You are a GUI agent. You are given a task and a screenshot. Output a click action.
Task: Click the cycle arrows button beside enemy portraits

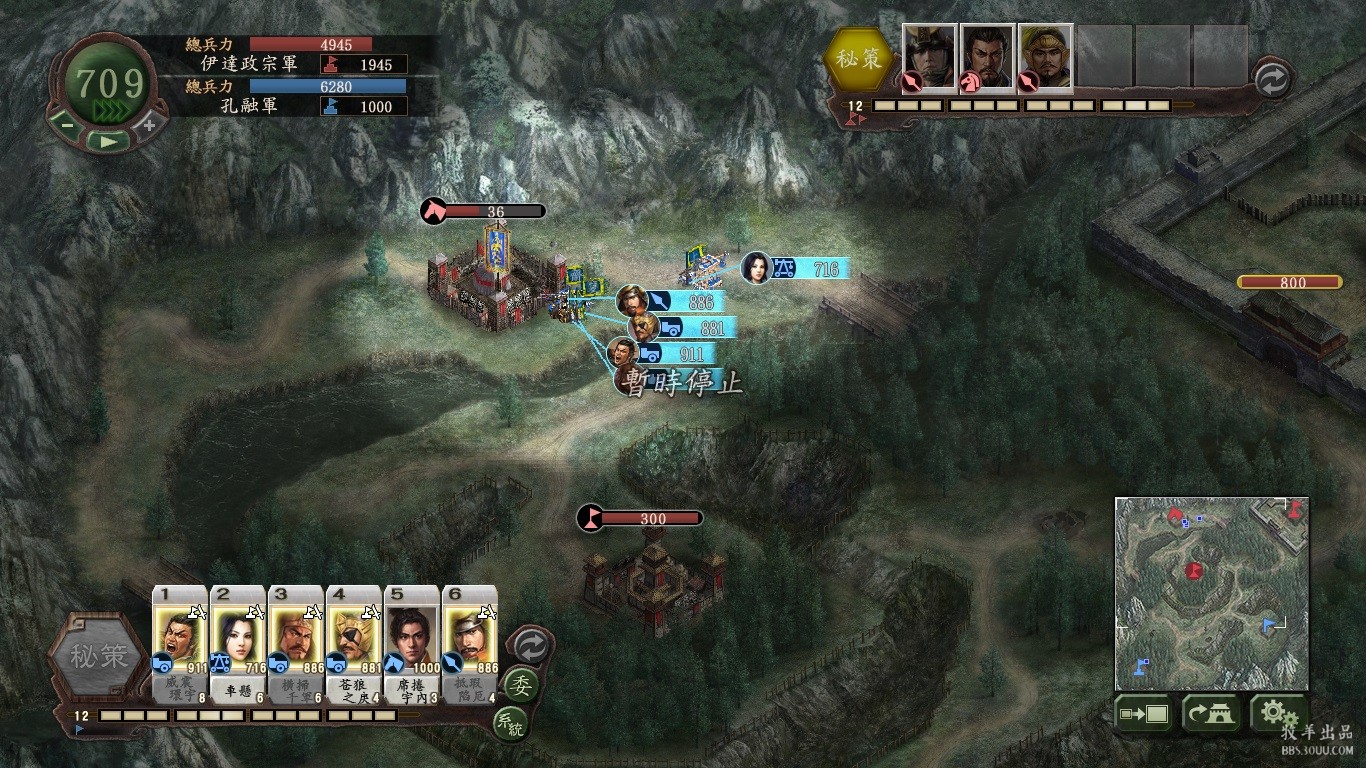pyautogui.click(x=1271, y=80)
